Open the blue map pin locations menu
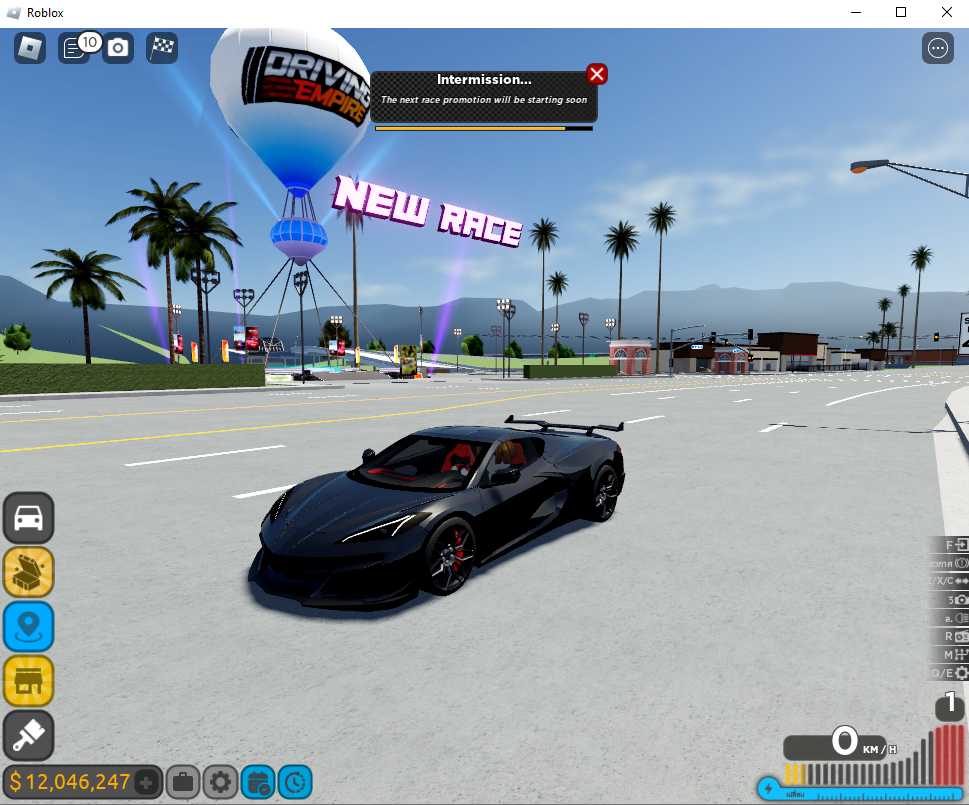The image size is (969, 805). point(28,627)
